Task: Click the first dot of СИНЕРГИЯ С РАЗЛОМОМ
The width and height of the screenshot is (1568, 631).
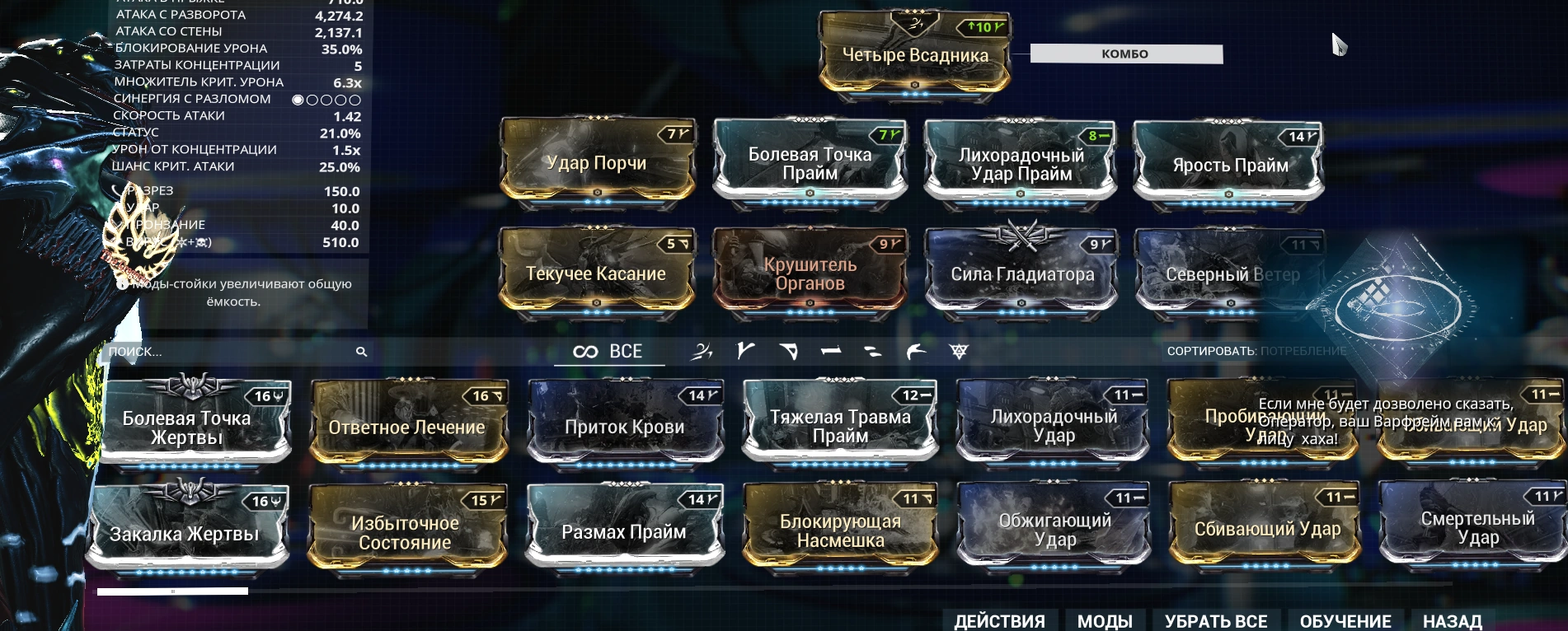Action: point(297,99)
